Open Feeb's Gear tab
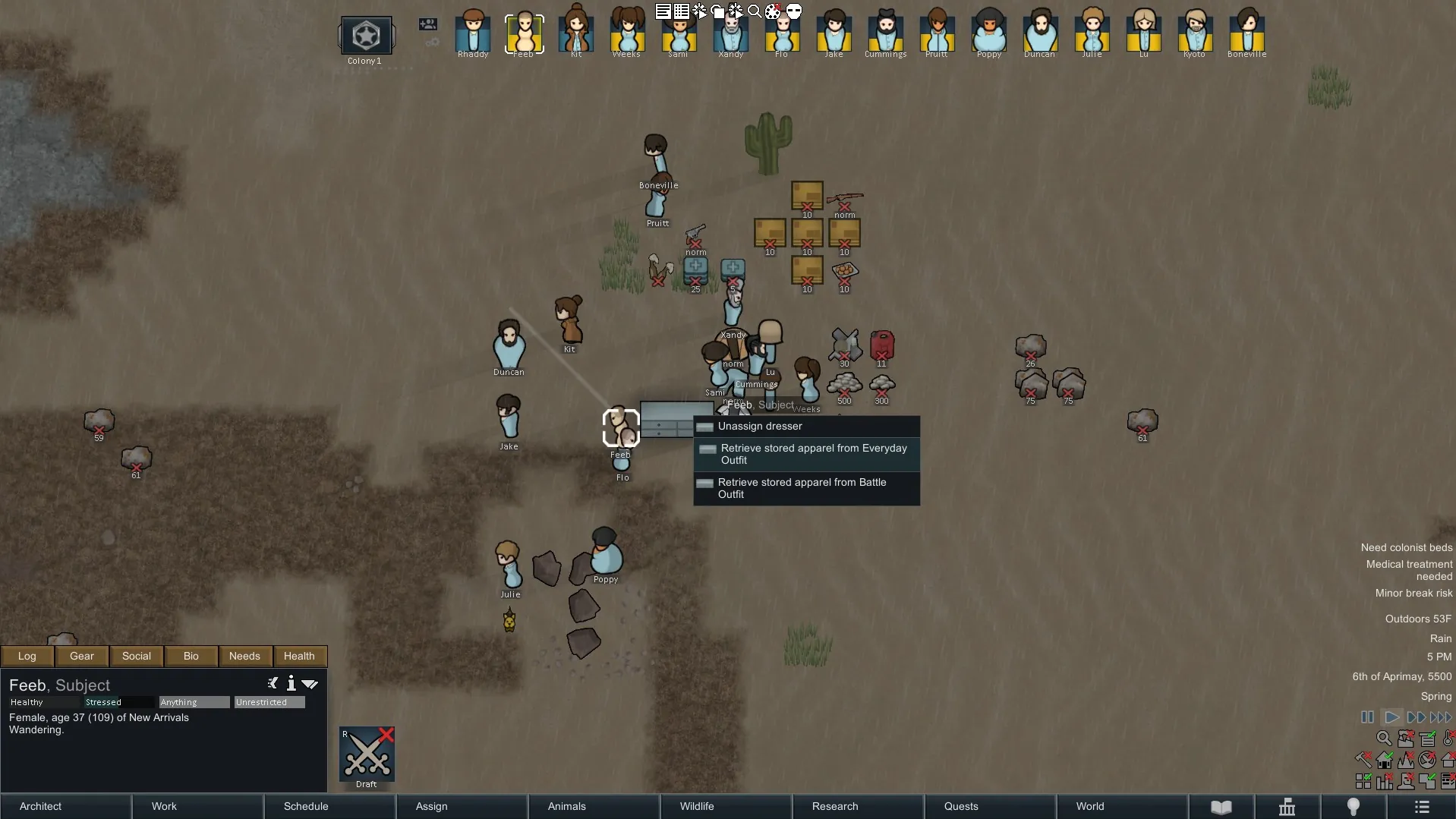This screenshot has height=819, width=1456. click(82, 656)
